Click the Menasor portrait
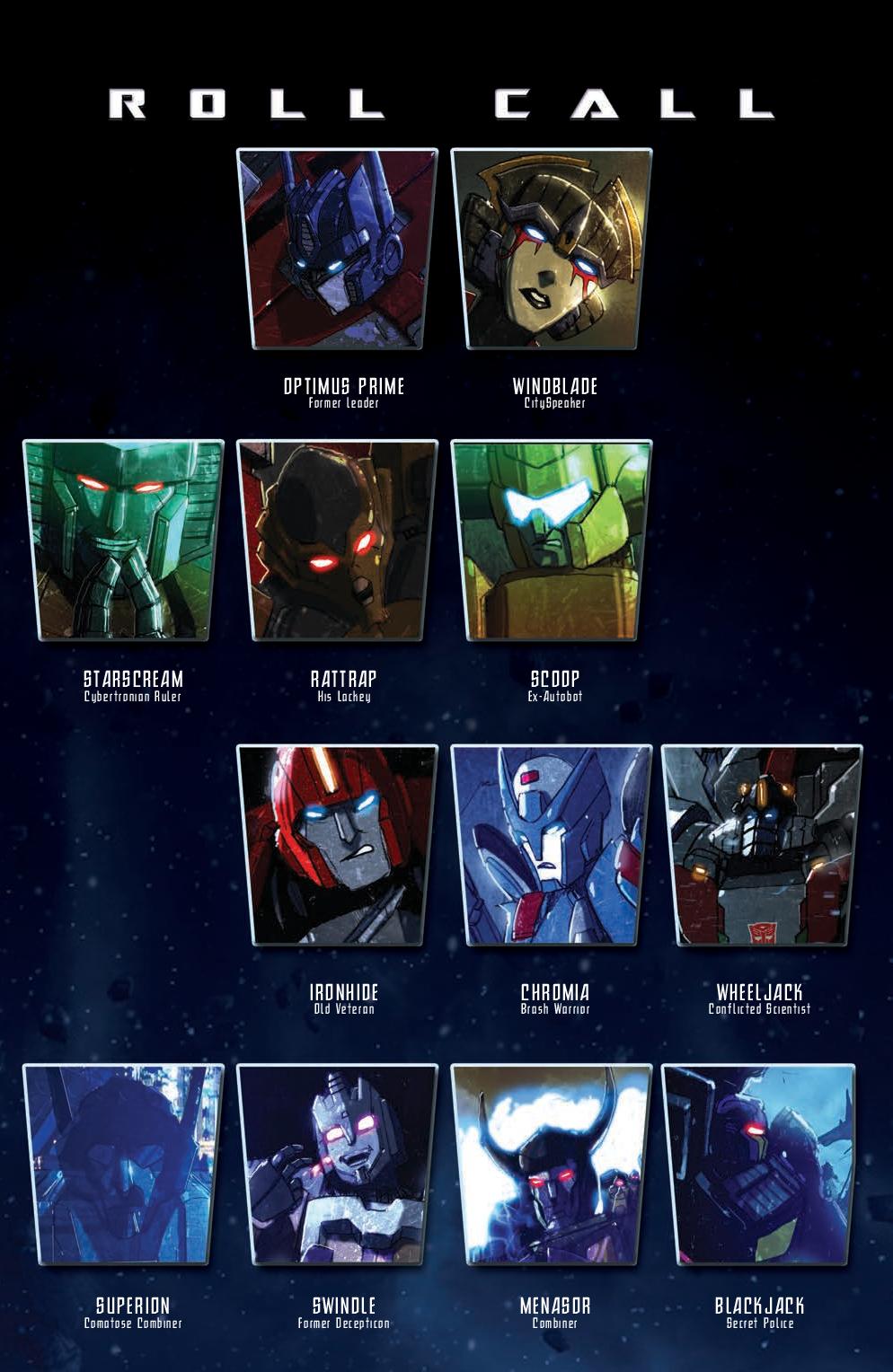The height and width of the screenshot is (1372, 893). click(x=551, y=1165)
